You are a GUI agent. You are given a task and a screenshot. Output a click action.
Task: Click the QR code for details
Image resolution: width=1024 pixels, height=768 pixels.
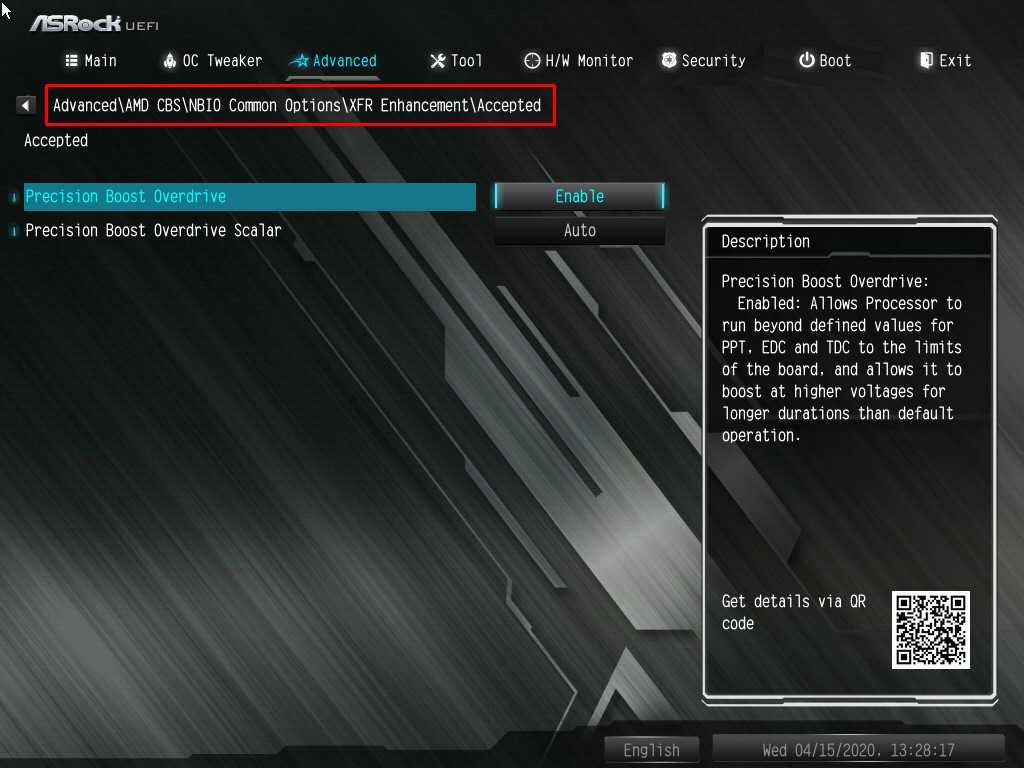point(931,630)
